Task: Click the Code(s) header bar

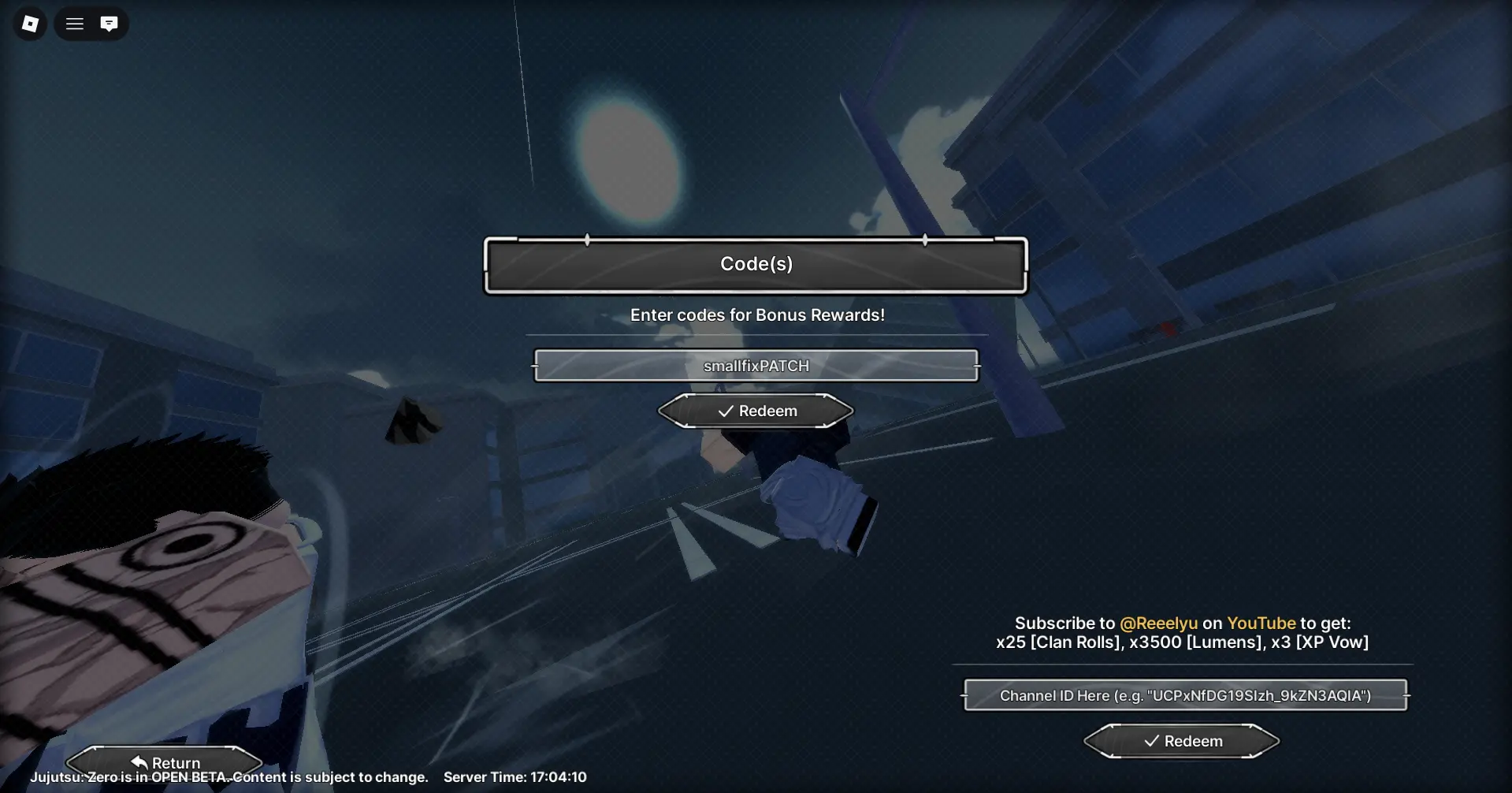Action: [x=756, y=264]
